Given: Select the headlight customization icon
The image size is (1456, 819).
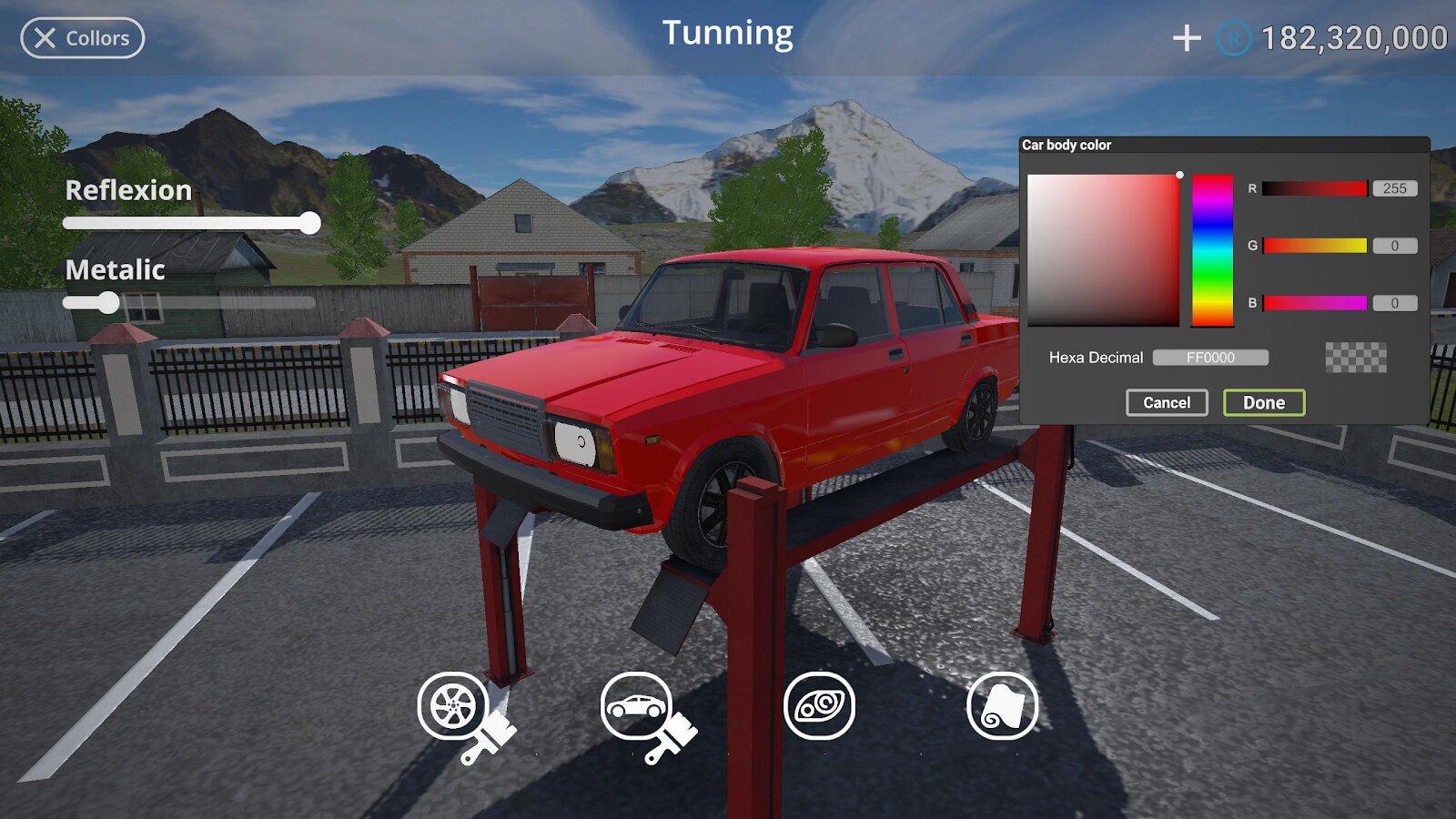Looking at the screenshot, I should 819,706.
